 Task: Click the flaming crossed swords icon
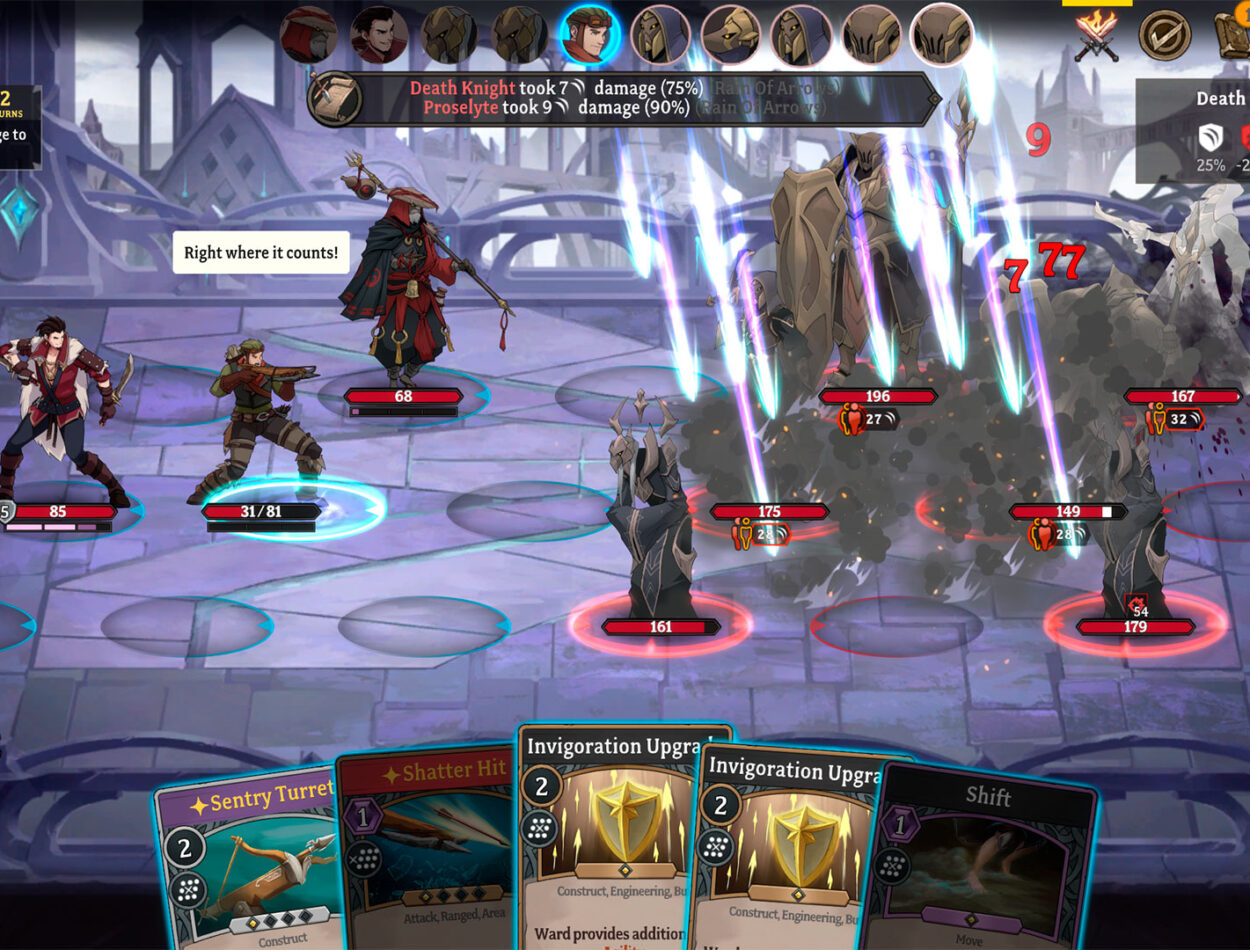point(1096,36)
